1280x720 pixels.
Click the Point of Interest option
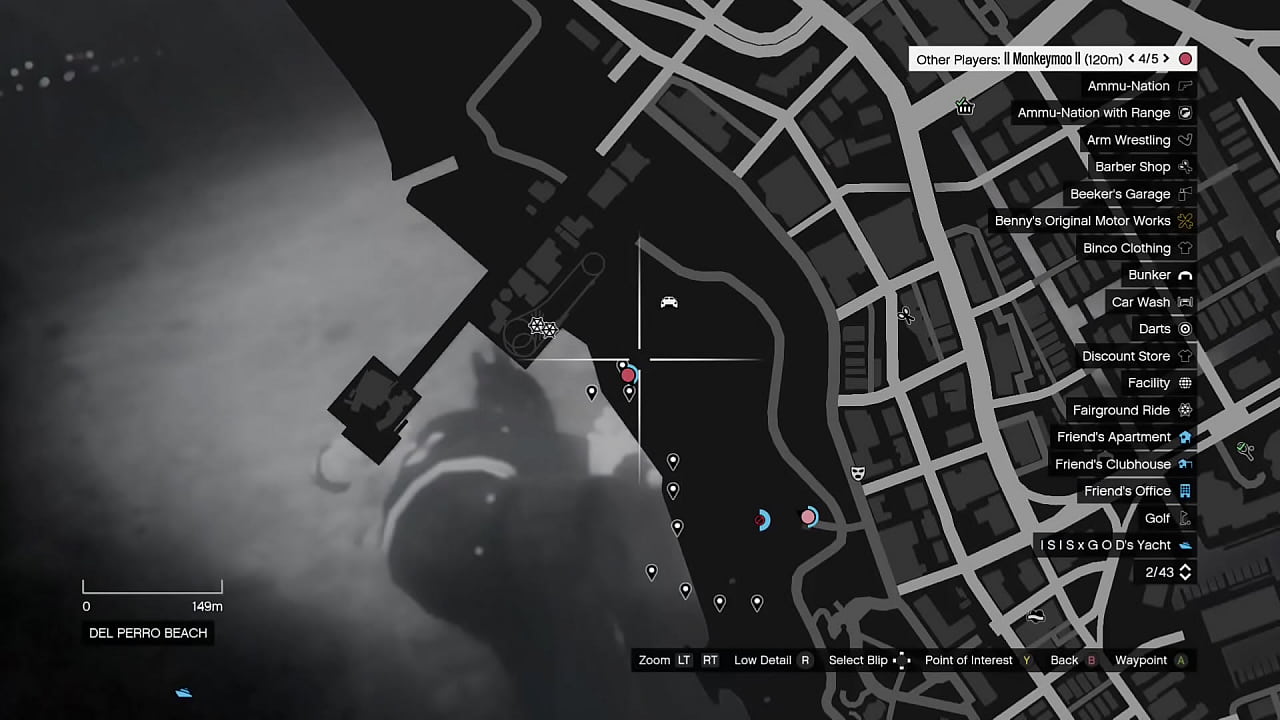click(x=968, y=660)
